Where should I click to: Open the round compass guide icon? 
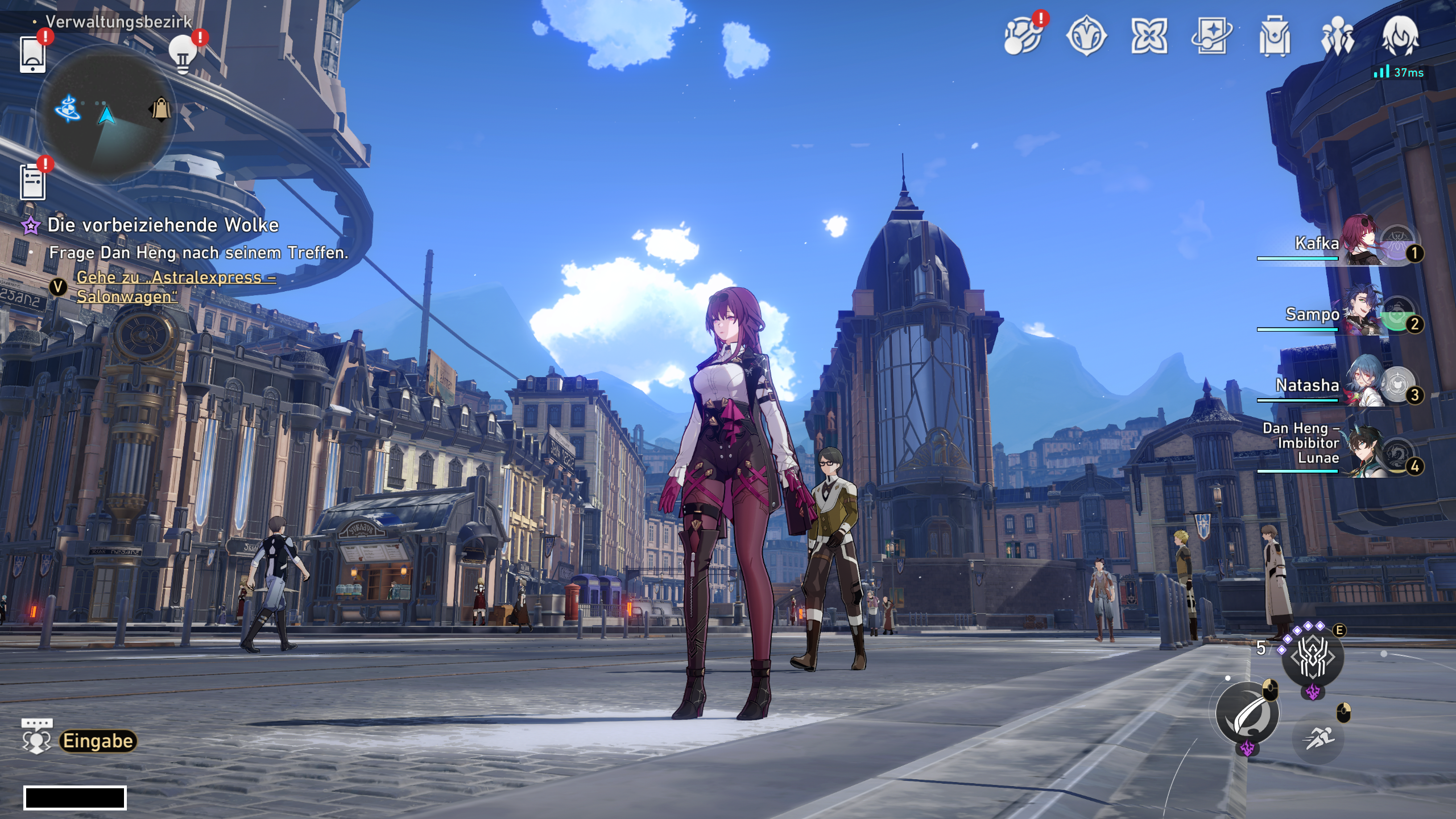pyautogui.click(x=1086, y=36)
